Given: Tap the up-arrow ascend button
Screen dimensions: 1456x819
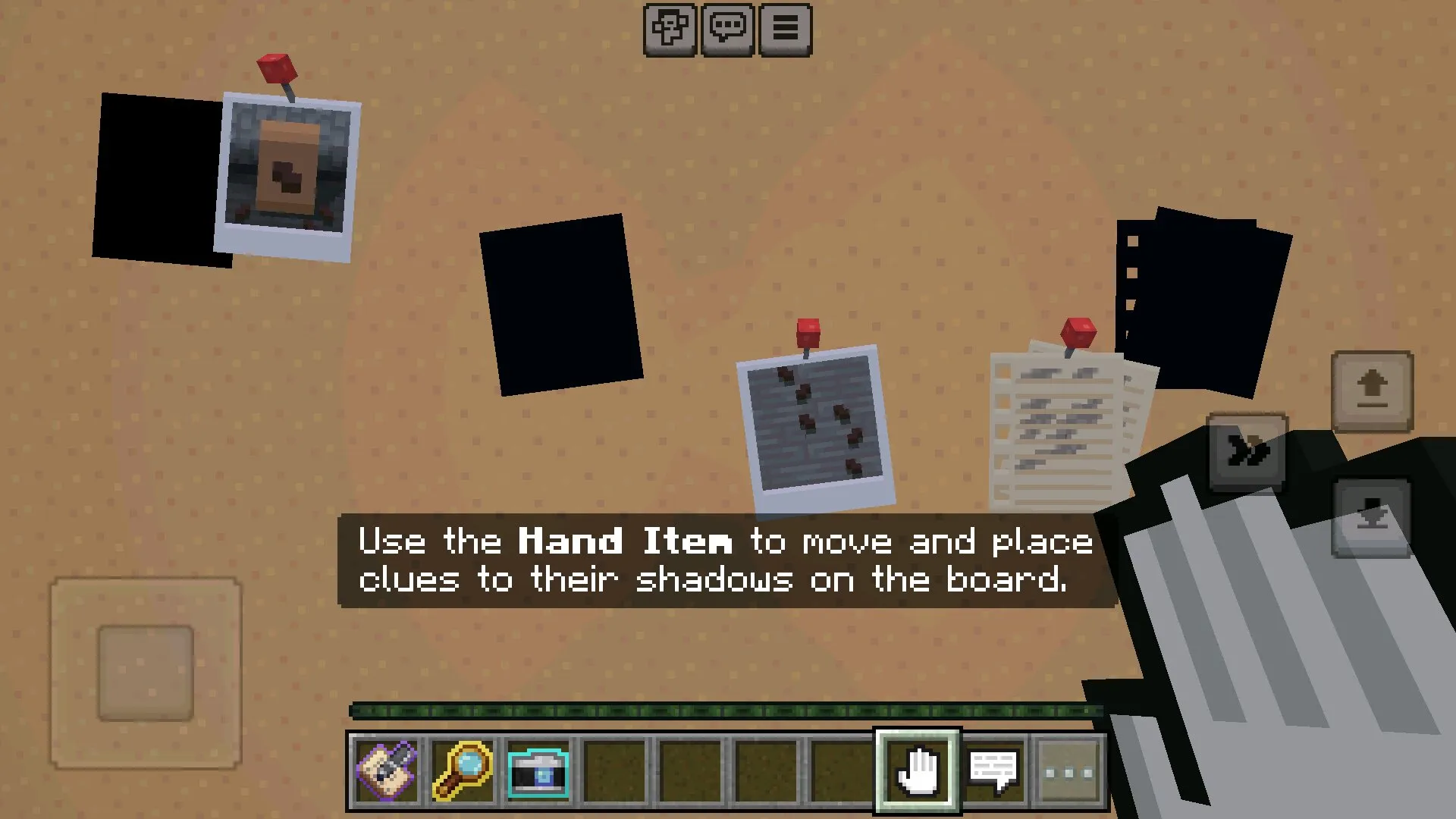Looking at the screenshot, I should (1372, 391).
